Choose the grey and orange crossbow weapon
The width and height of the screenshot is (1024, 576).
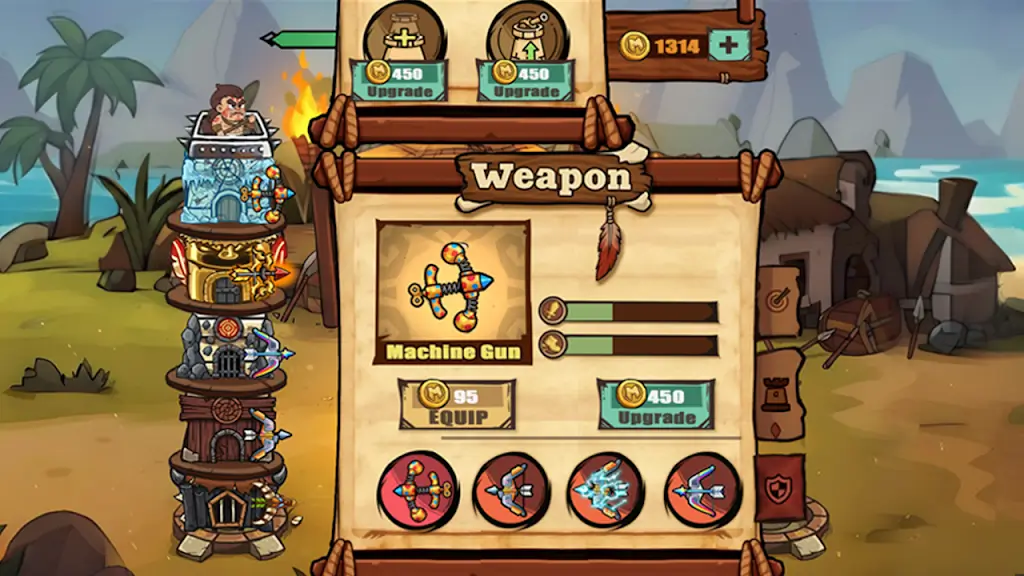[513, 490]
